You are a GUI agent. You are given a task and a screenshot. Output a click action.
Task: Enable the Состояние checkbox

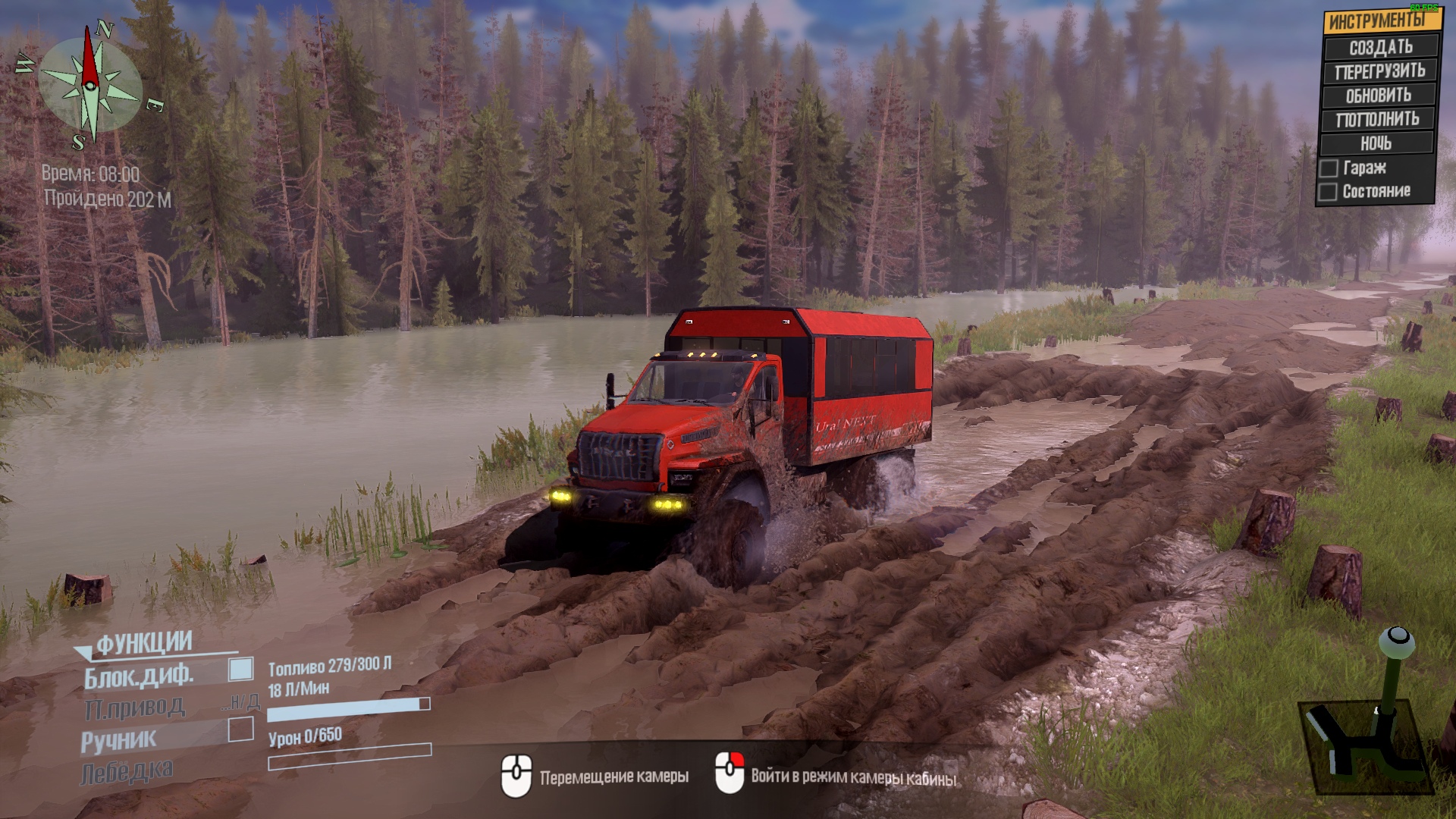coord(1327,192)
